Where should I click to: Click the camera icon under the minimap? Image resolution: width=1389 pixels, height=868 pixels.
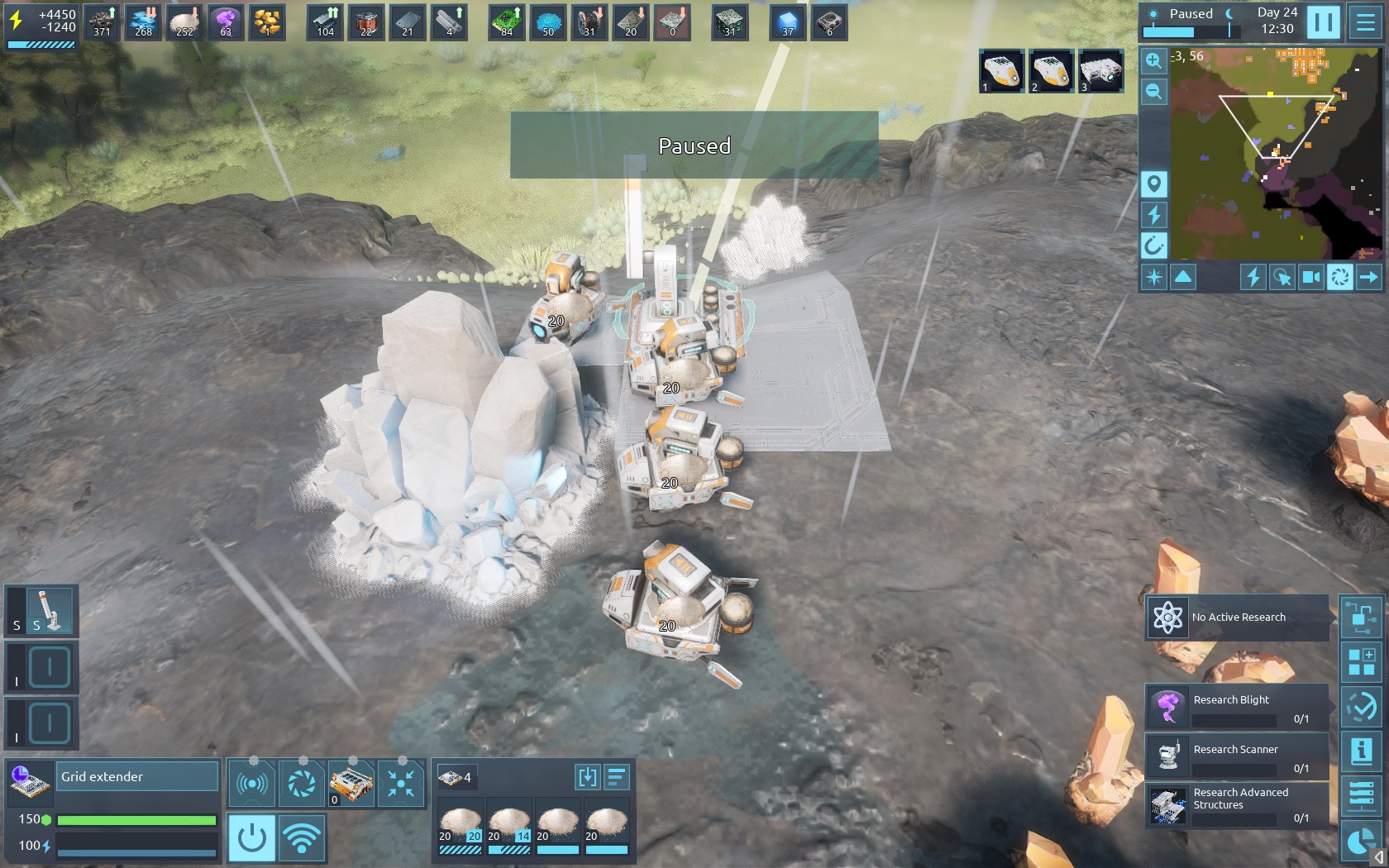[1311, 277]
